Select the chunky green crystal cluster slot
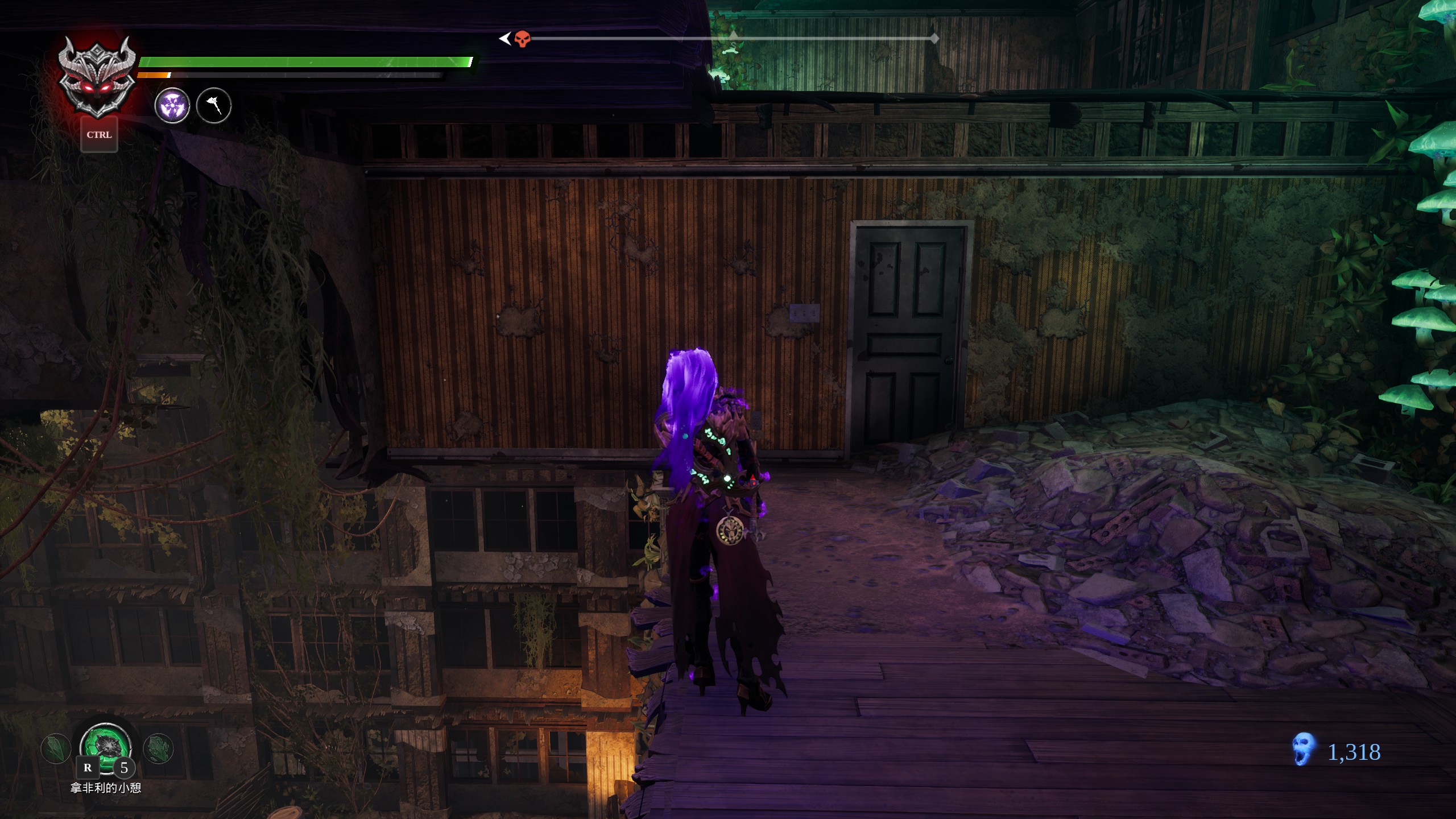This screenshot has height=819, width=1456. [159, 748]
